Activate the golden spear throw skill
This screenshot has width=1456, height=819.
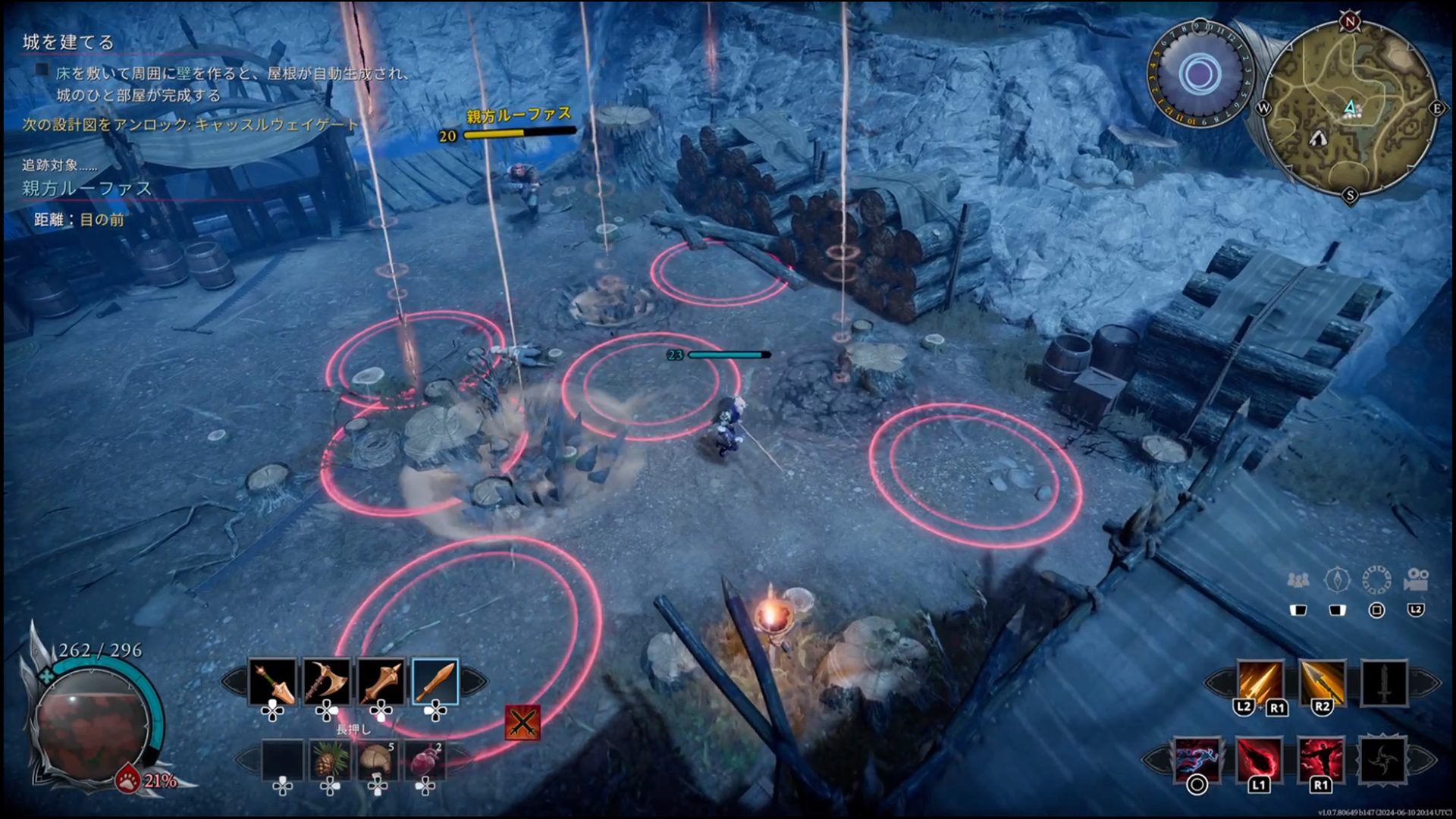pos(1322,683)
